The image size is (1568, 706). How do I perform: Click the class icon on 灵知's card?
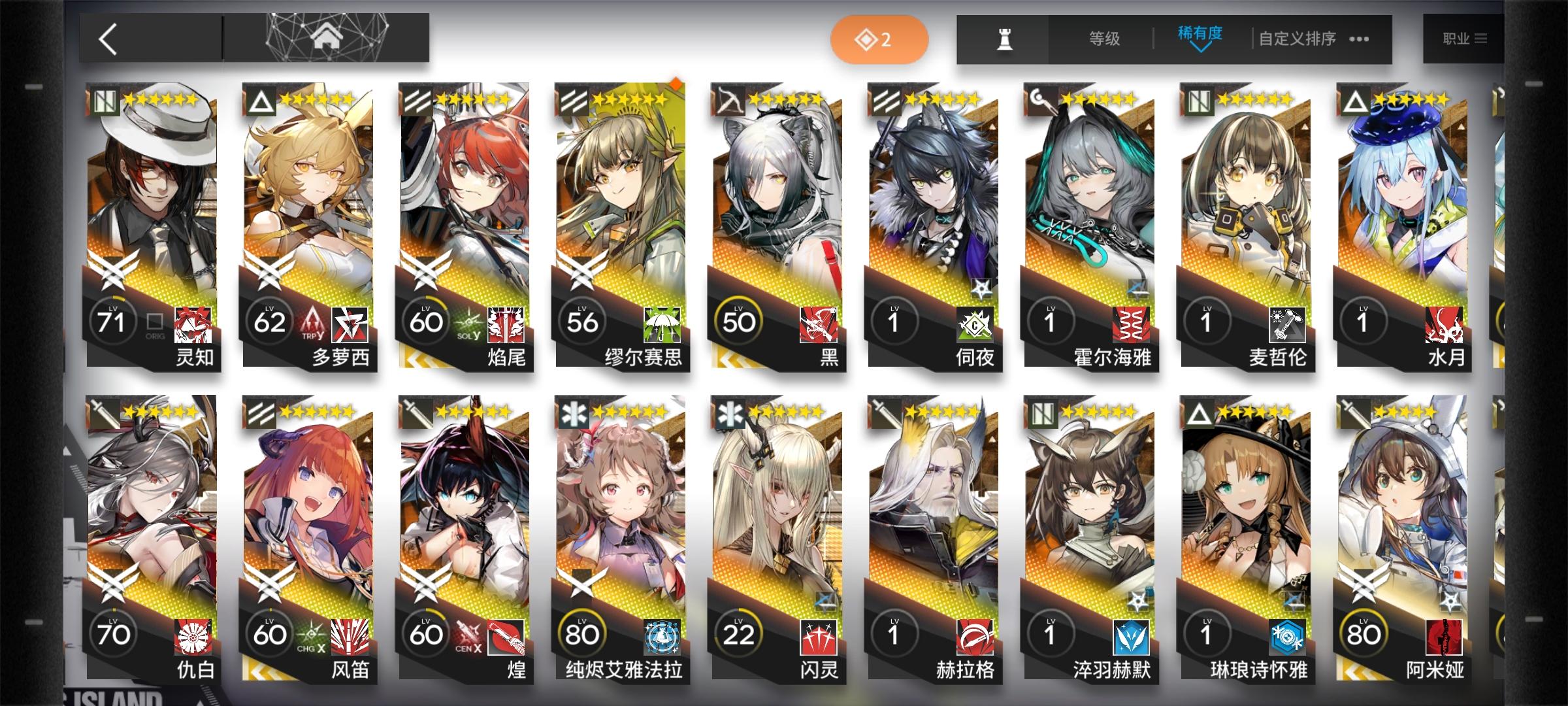coord(105,101)
